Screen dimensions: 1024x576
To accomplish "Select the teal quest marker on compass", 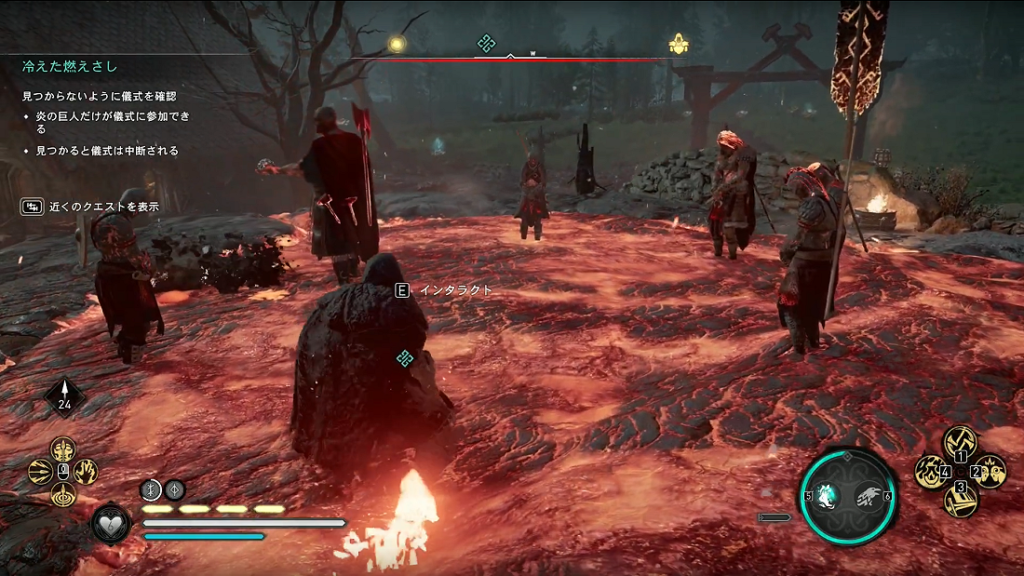I will point(486,43).
